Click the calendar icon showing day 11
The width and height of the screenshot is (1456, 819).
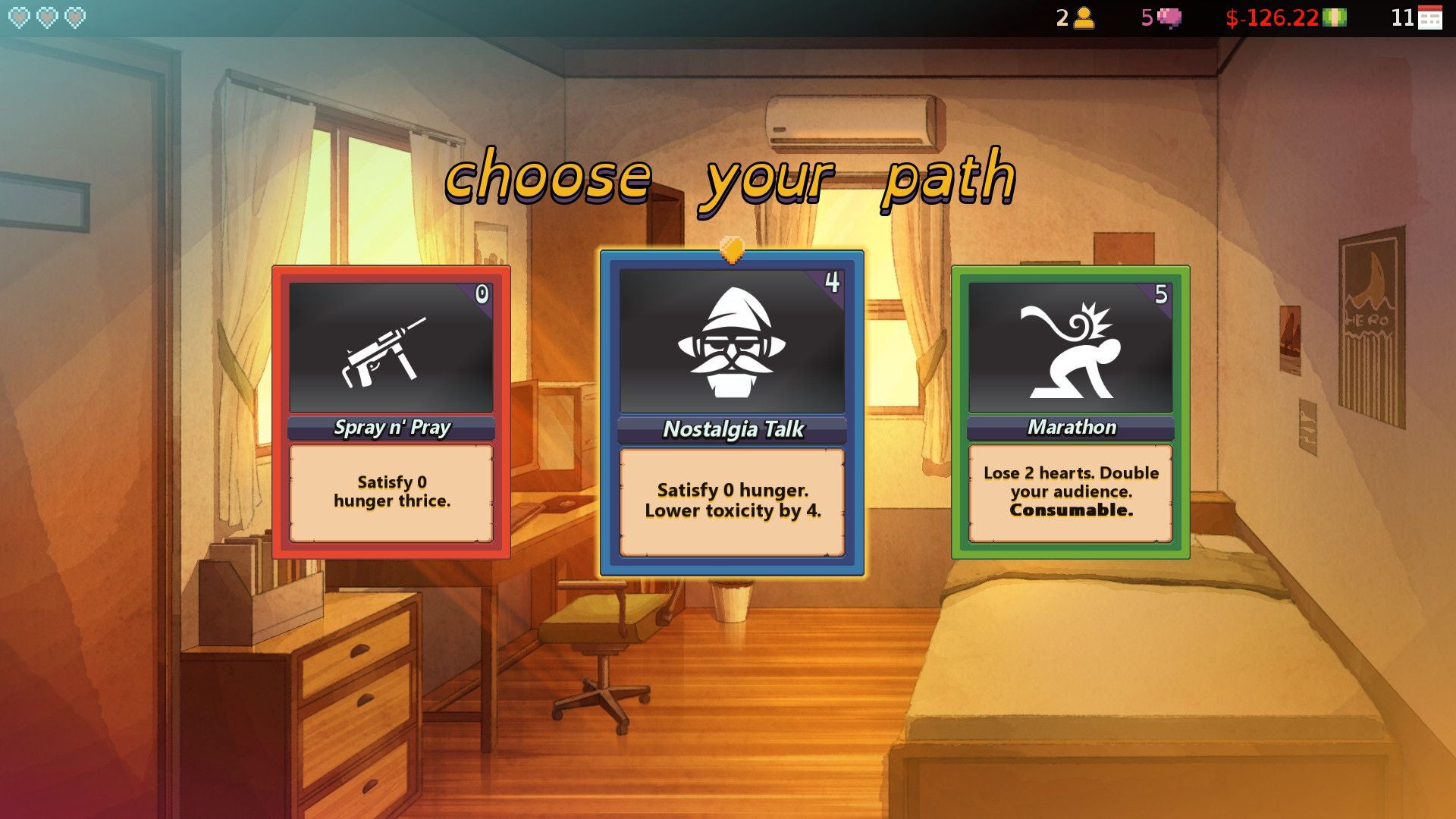click(x=1429, y=18)
